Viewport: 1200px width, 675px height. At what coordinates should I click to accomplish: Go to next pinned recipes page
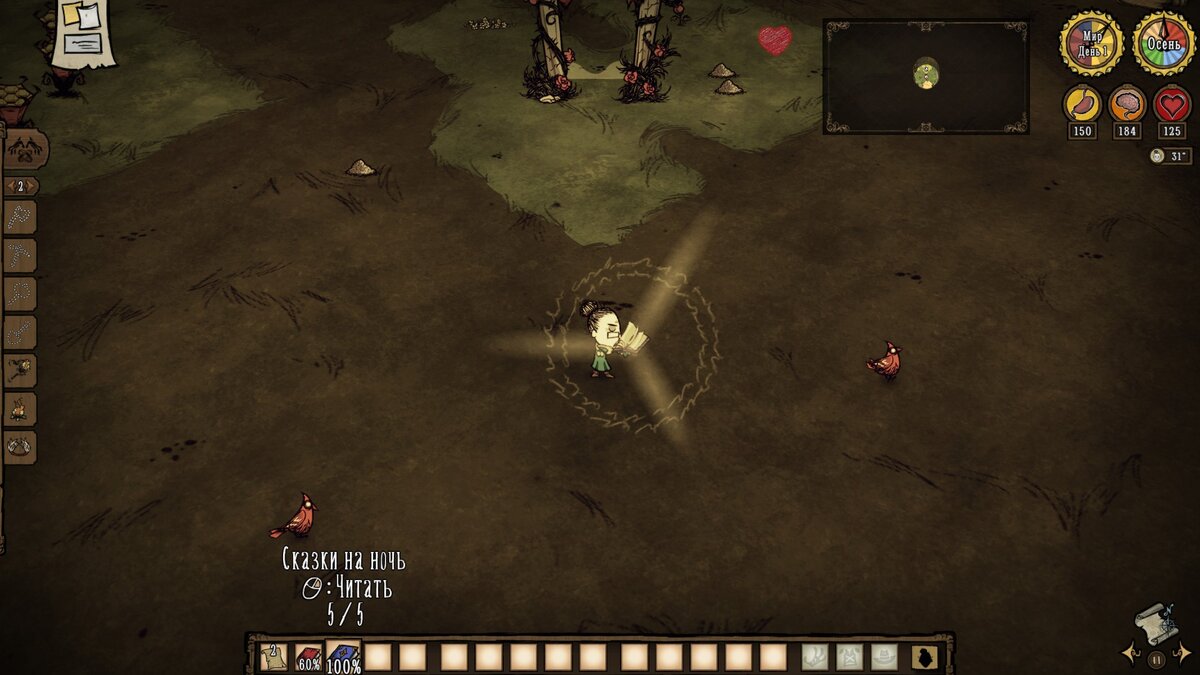pos(34,186)
